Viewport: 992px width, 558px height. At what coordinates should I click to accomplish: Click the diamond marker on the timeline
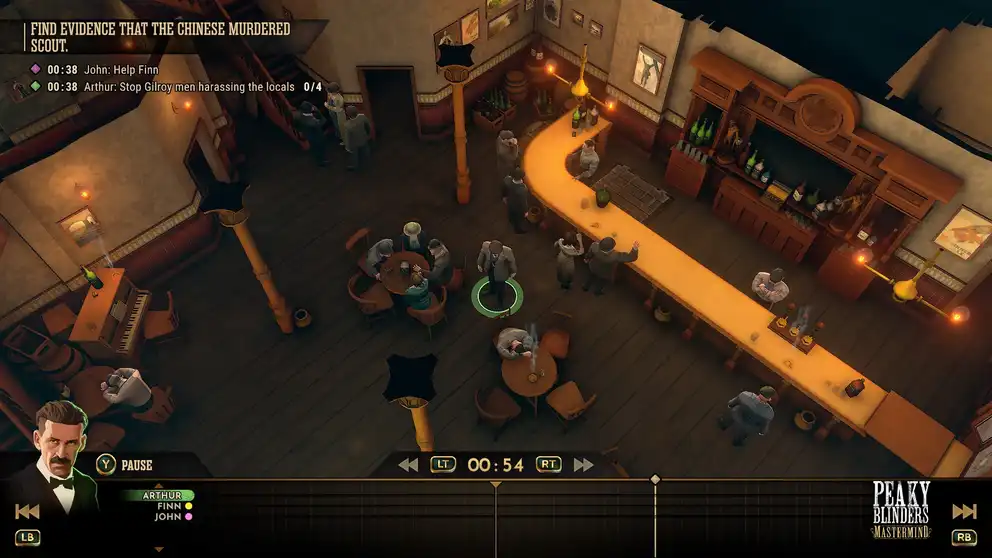pos(655,480)
